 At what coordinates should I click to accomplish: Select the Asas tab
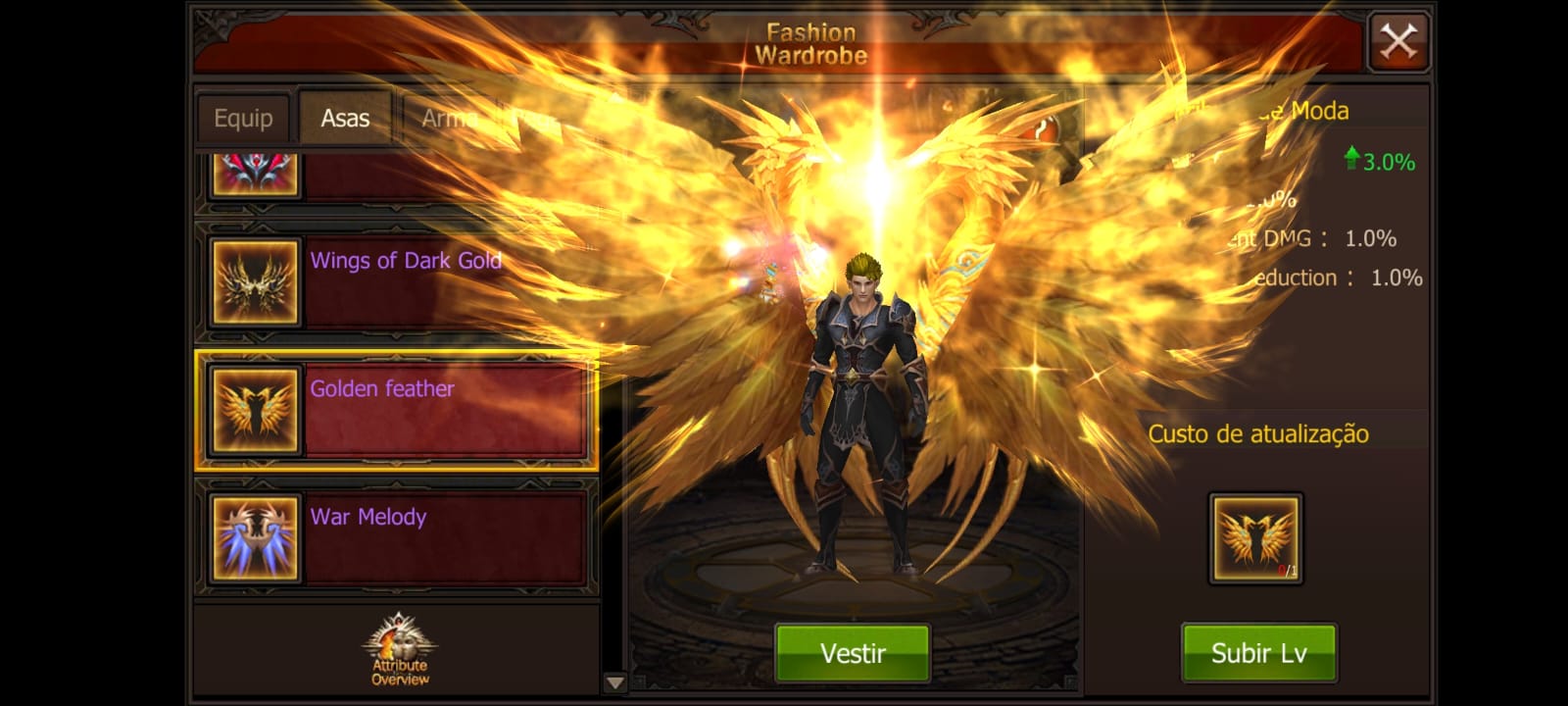[345, 119]
